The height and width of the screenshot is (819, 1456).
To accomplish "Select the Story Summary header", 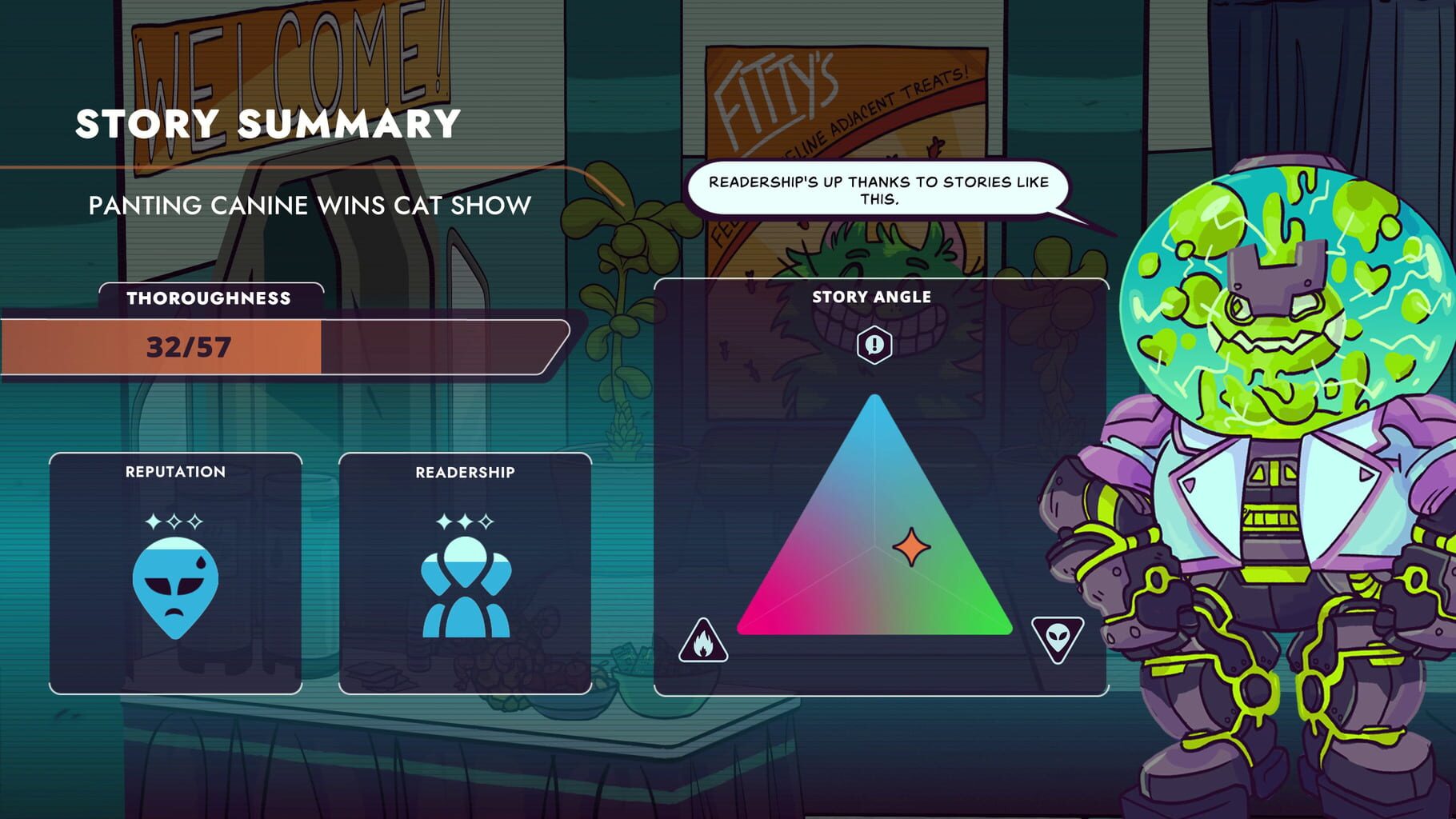I will click(266, 123).
